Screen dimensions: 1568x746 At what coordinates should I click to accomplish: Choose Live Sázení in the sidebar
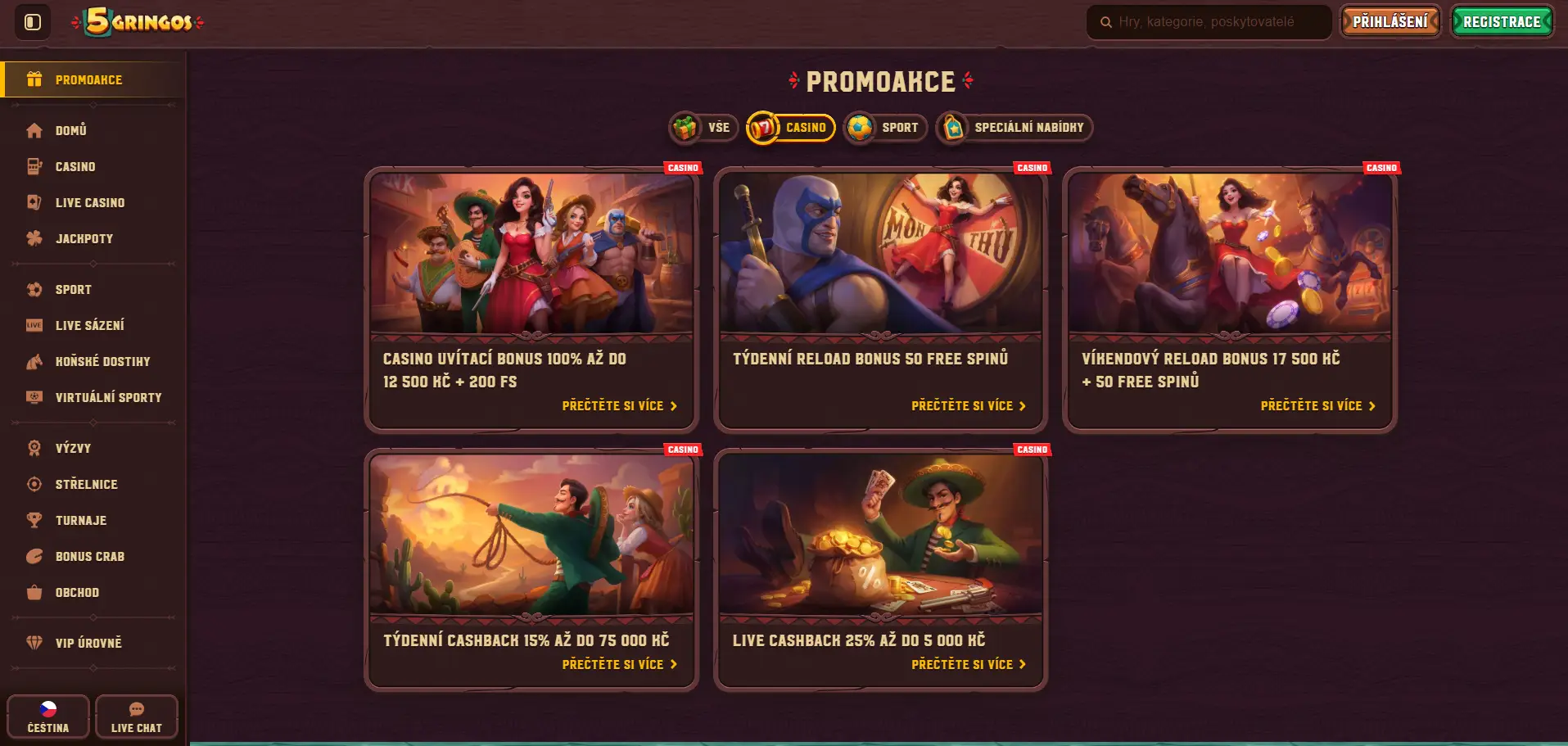pyautogui.click(x=90, y=326)
